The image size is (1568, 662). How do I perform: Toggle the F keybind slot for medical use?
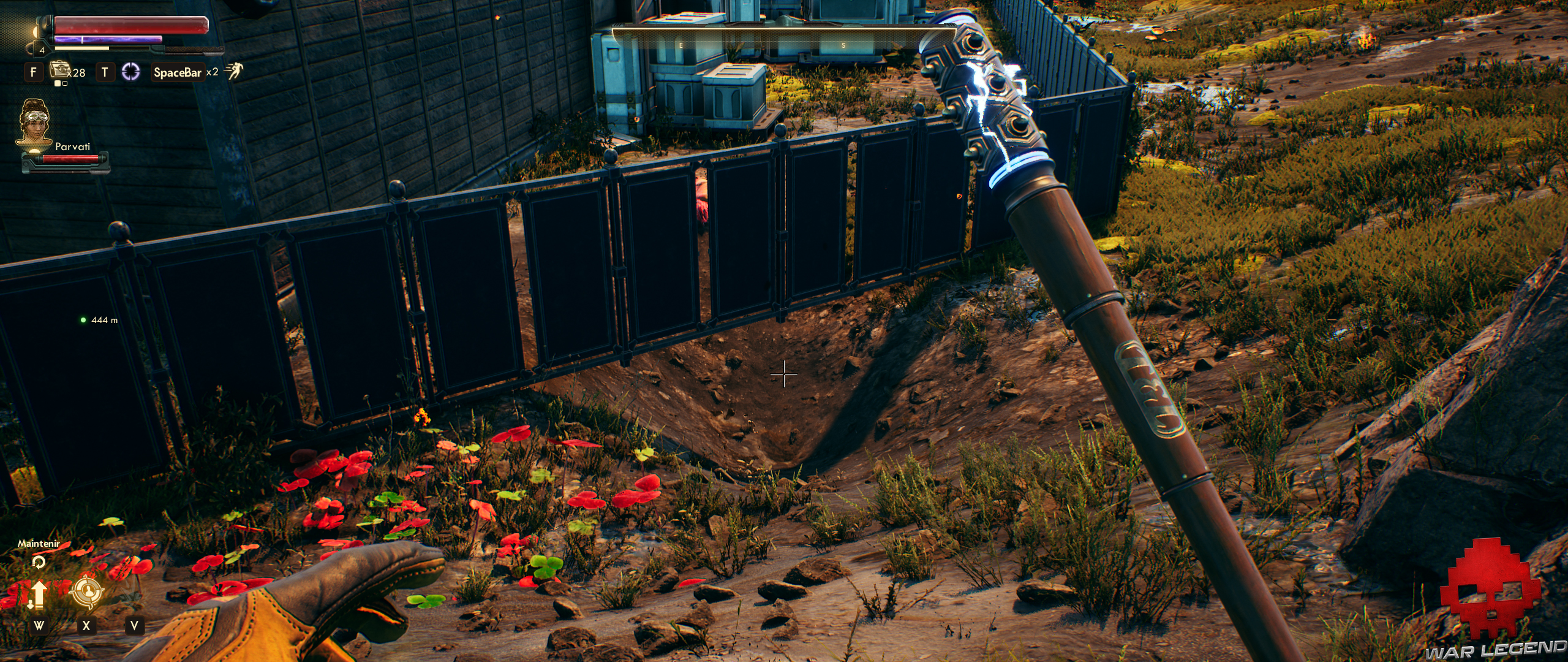pos(34,72)
